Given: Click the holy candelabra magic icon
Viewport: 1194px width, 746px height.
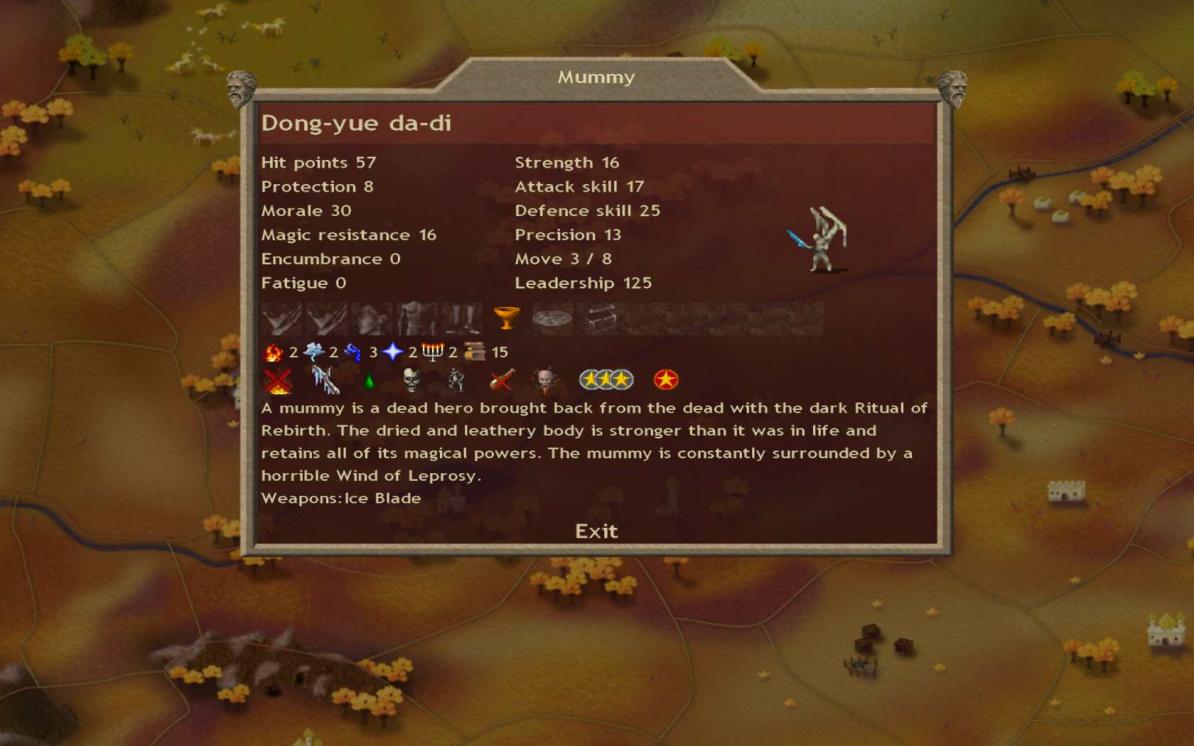Looking at the screenshot, I should click(433, 352).
